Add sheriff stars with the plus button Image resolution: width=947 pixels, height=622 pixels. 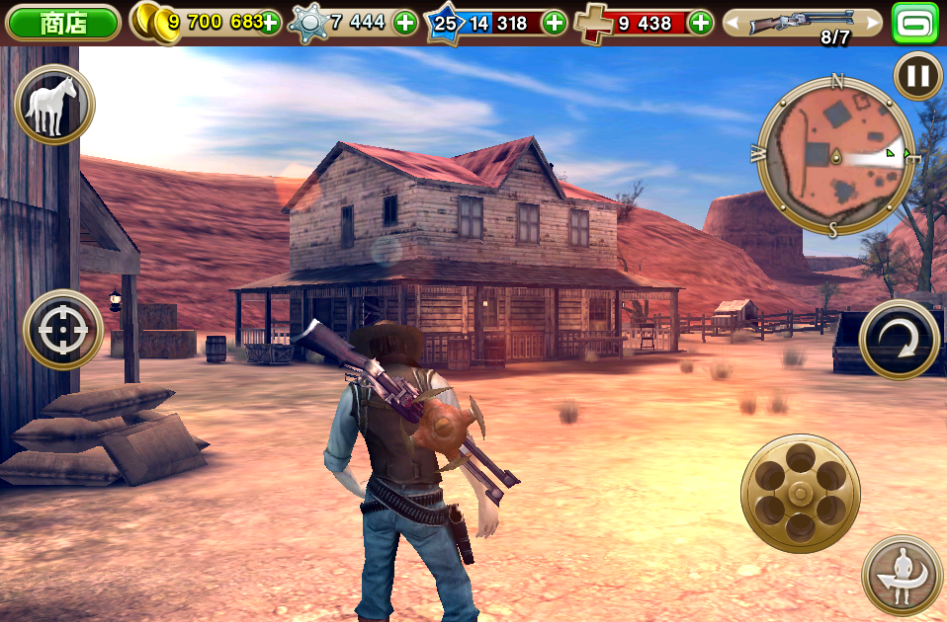coord(405,23)
